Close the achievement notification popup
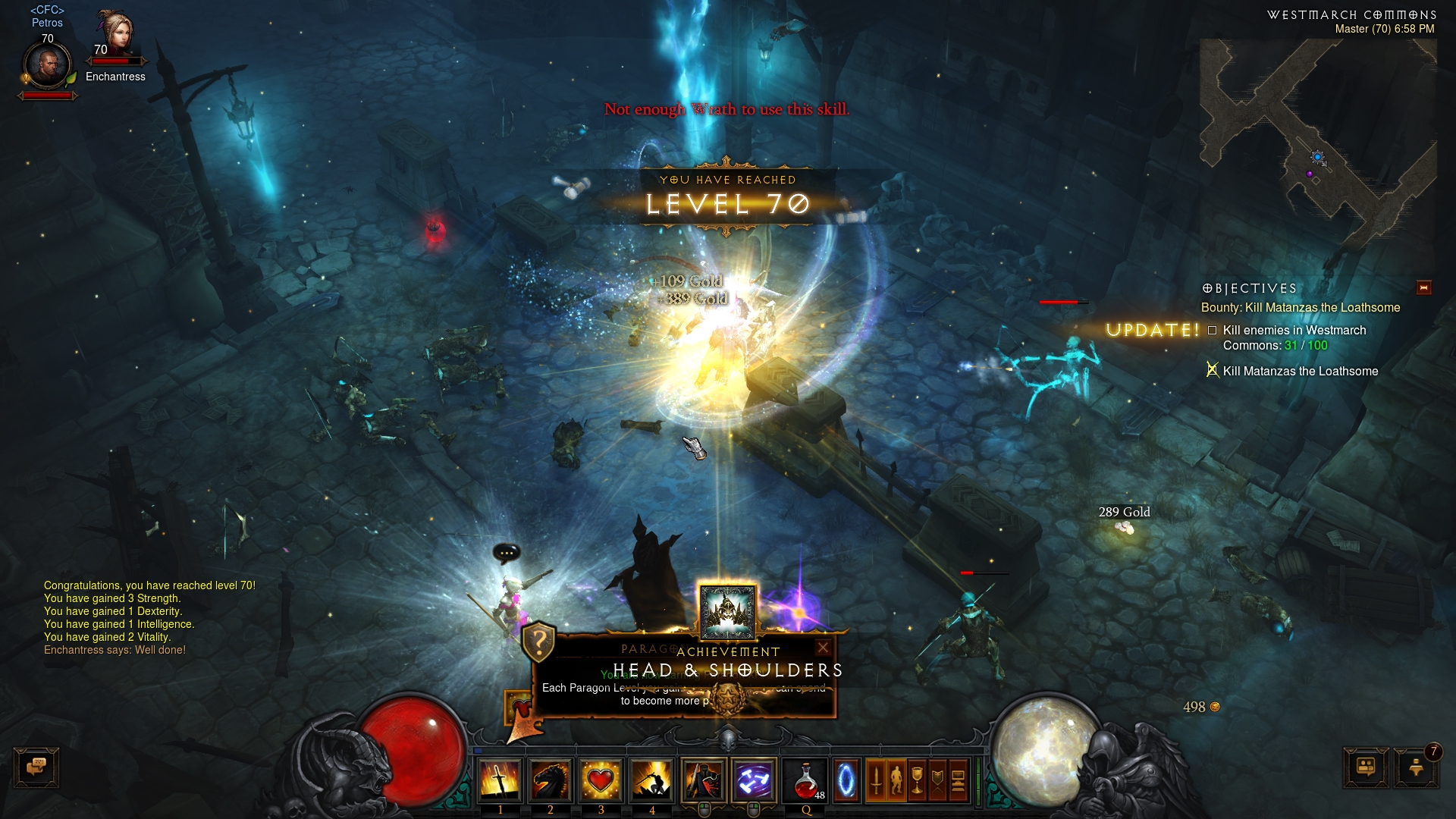 point(823,648)
